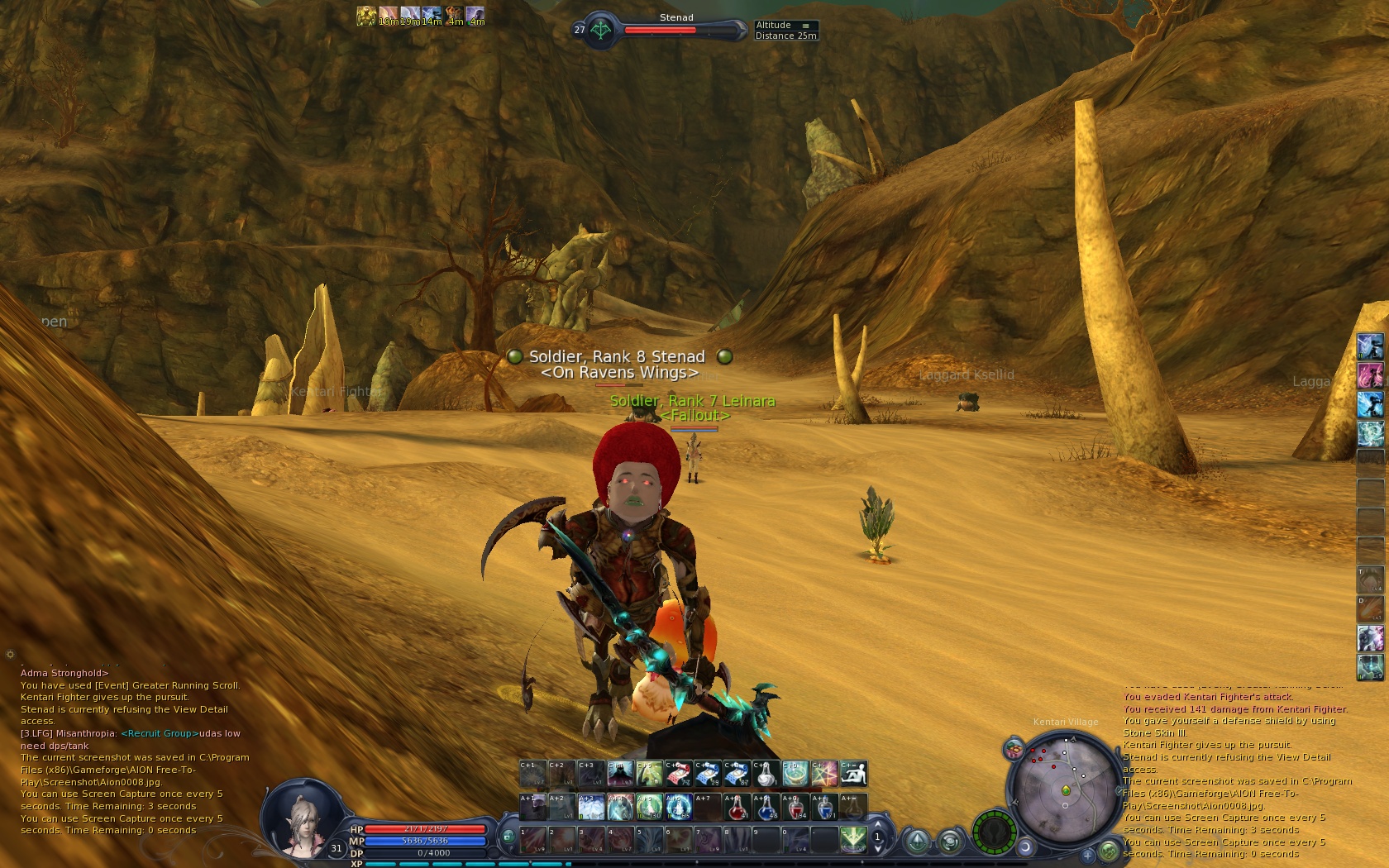The image size is (1389, 868).
Task: Zoom in the minimap with plus button
Action: coord(1088,855)
